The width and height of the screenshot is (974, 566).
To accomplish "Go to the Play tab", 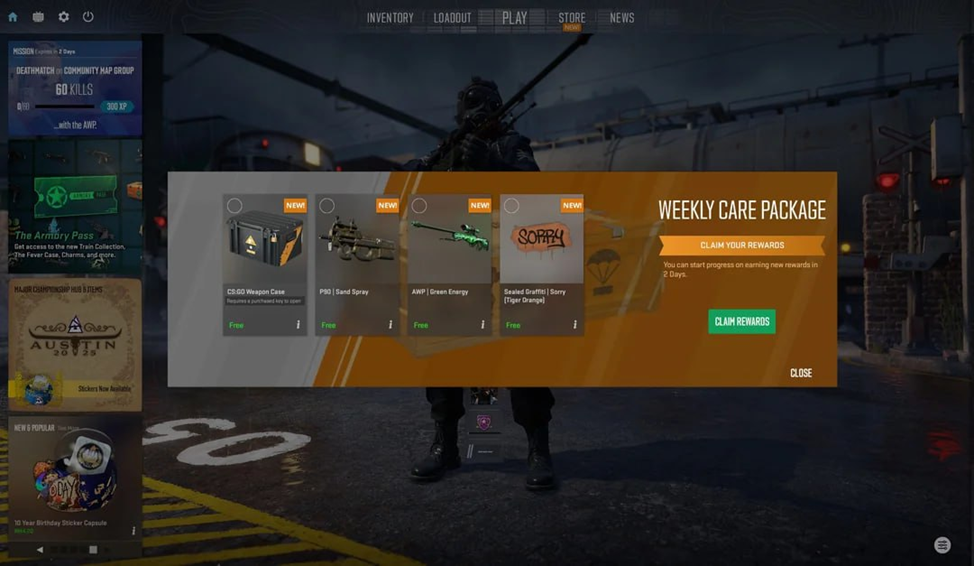I will point(514,18).
